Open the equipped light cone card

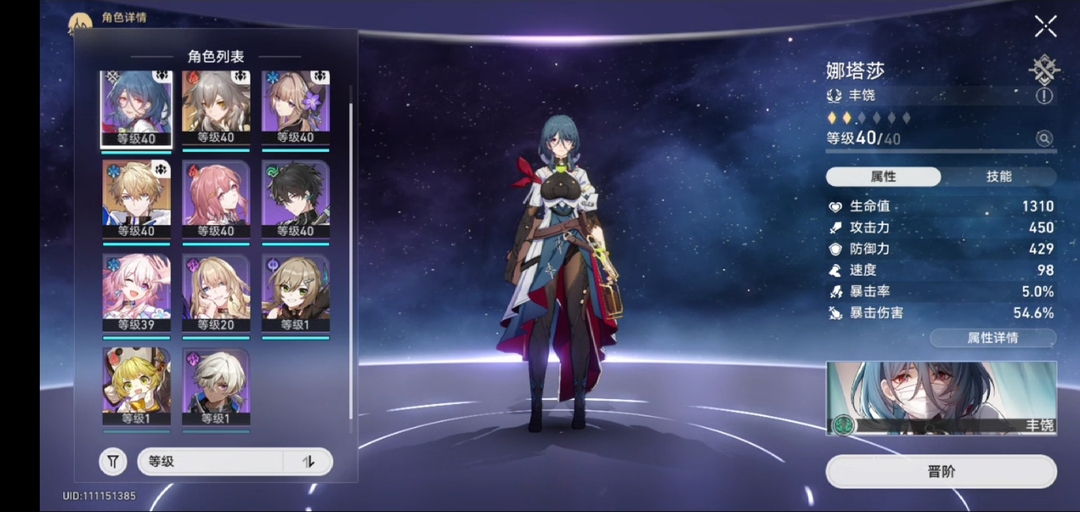(940, 398)
